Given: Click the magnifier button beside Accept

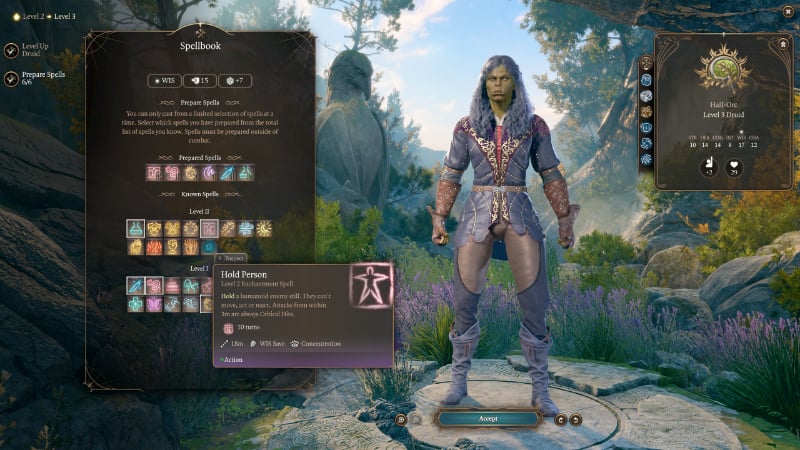Looking at the screenshot, I should [399, 419].
